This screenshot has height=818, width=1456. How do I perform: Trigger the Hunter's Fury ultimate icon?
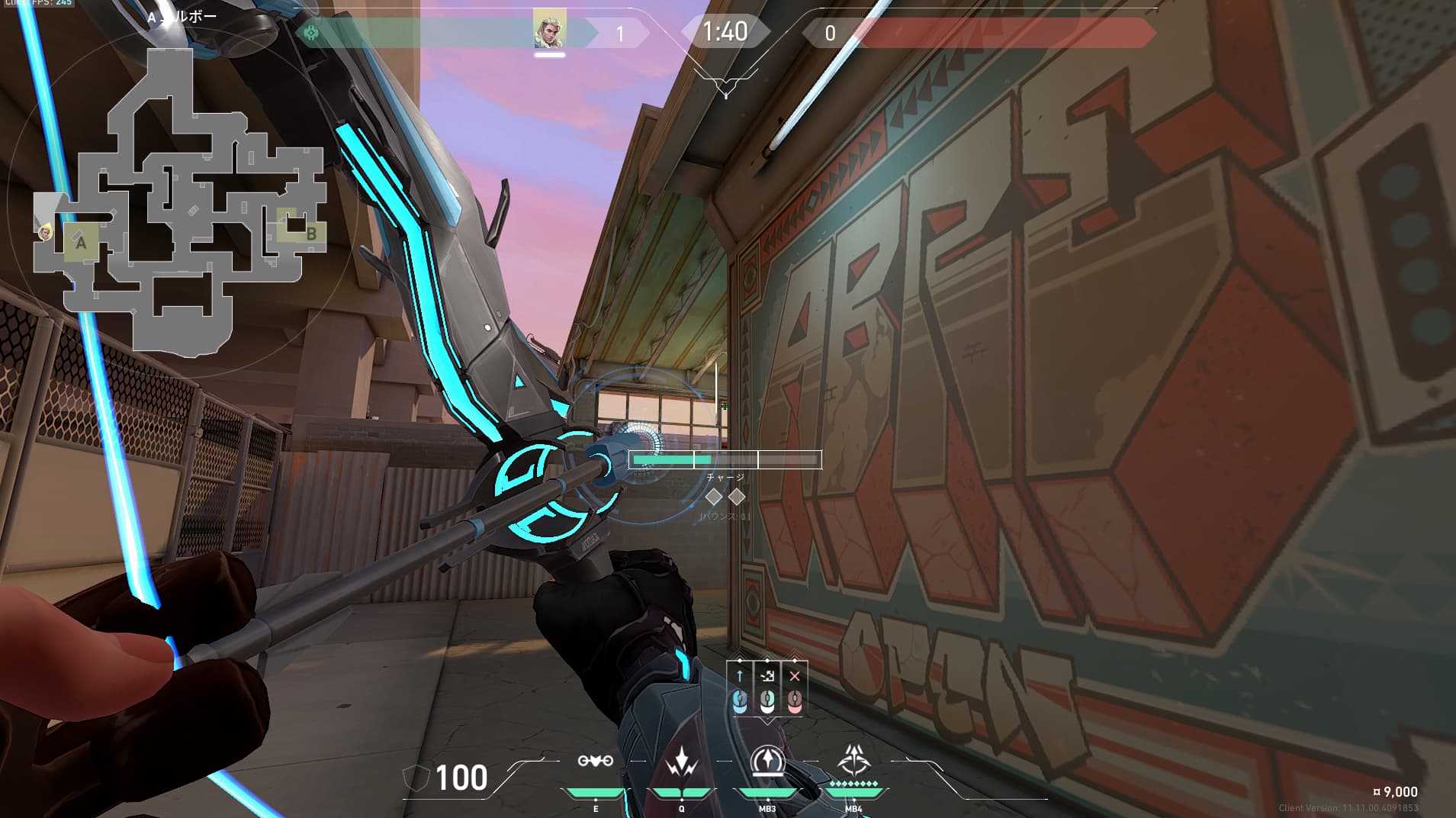(853, 759)
